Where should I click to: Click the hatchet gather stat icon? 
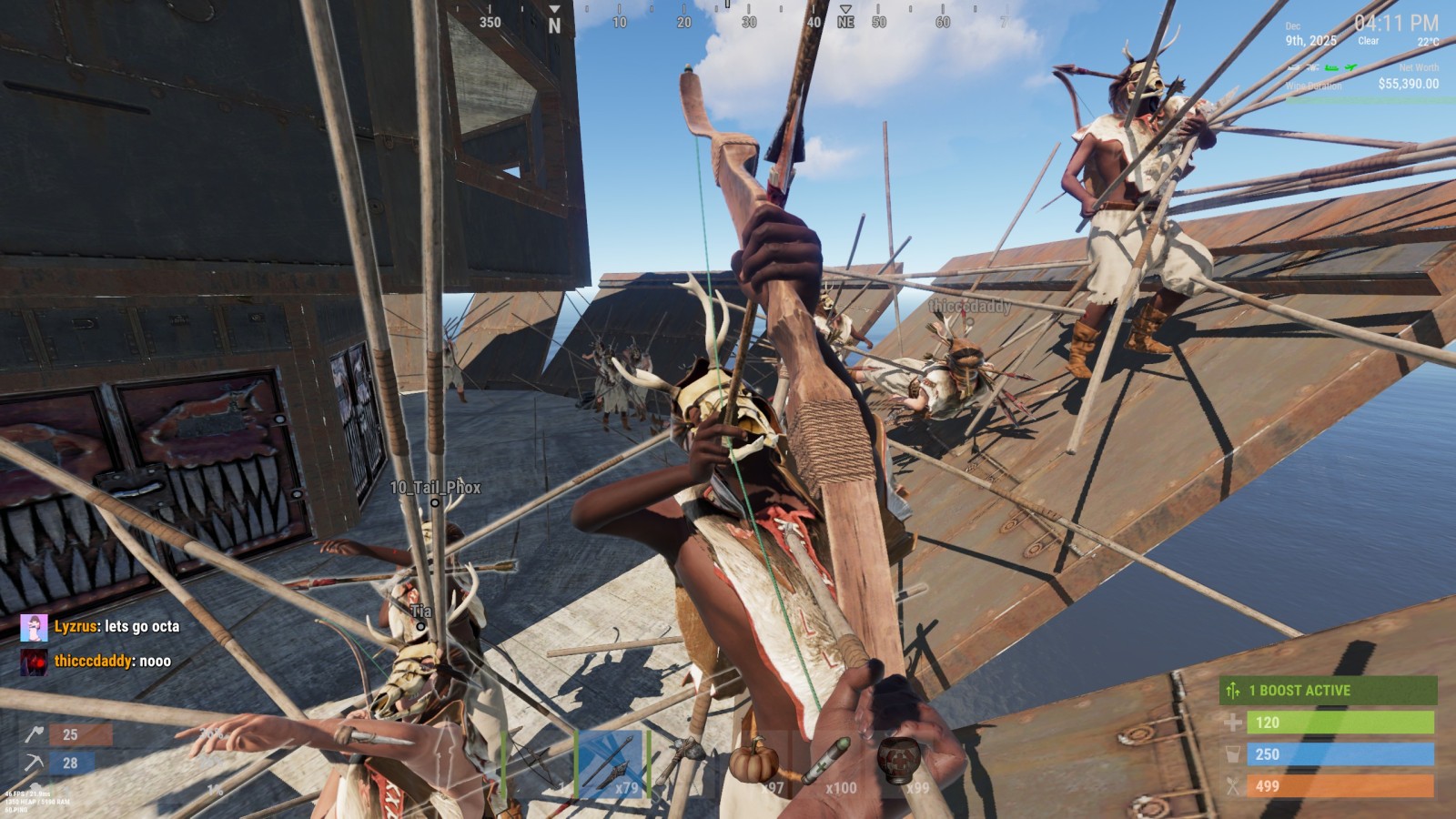tap(35, 734)
